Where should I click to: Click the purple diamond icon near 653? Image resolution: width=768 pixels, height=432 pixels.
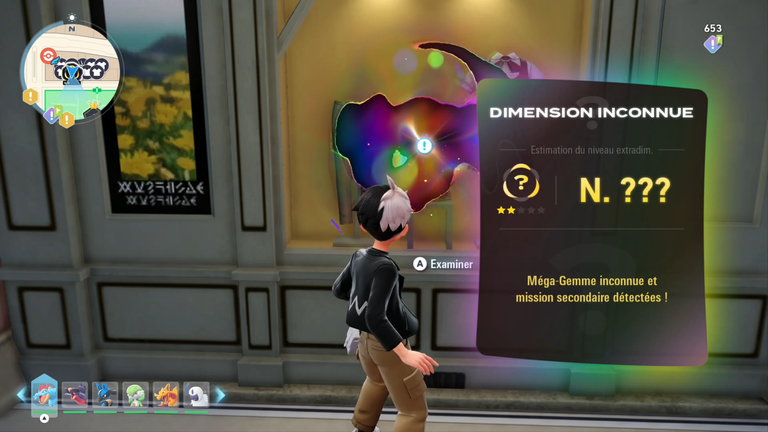click(x=712, y=44)
